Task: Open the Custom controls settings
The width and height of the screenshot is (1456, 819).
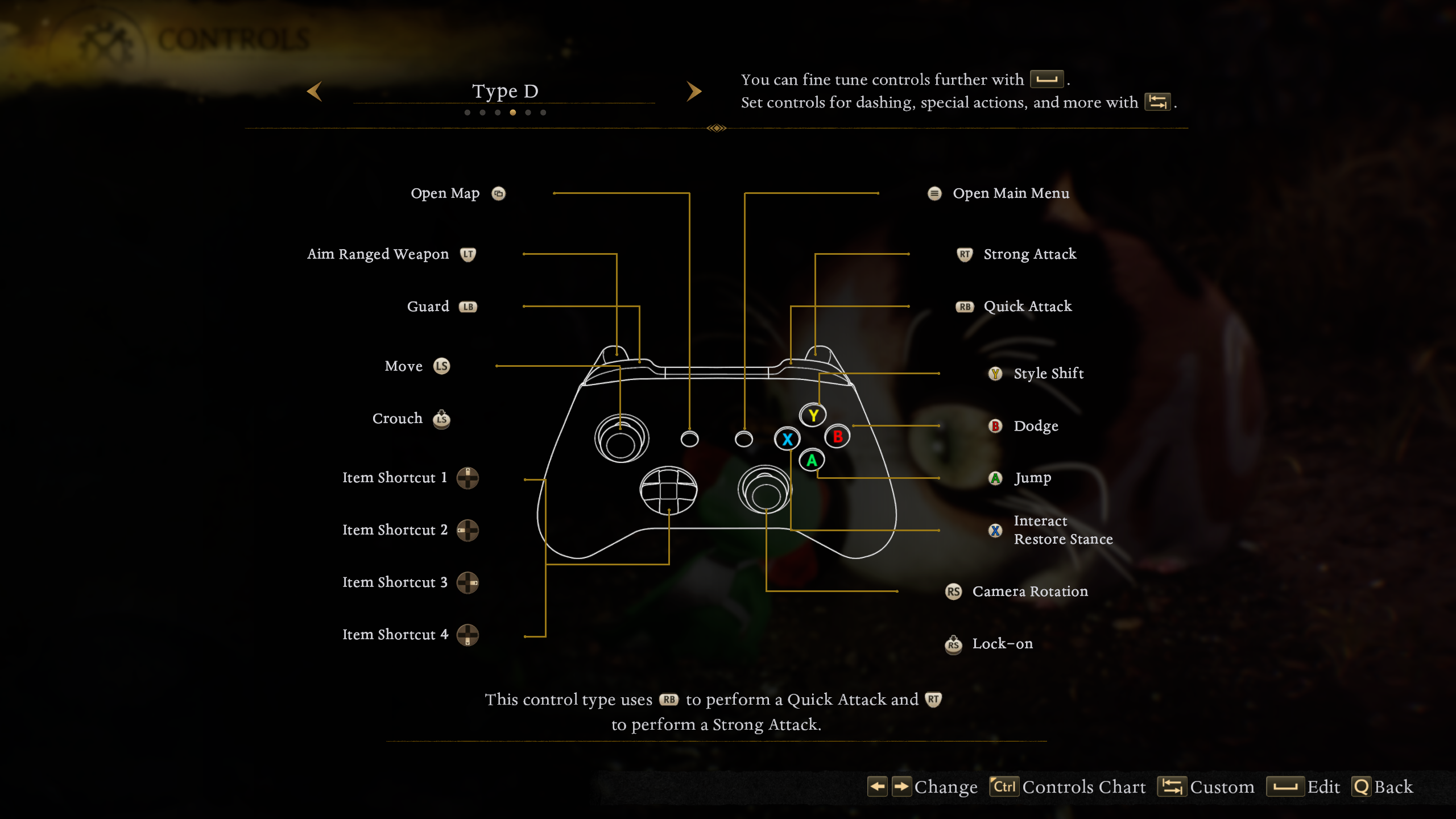Action: click(x=1206, y=787)
